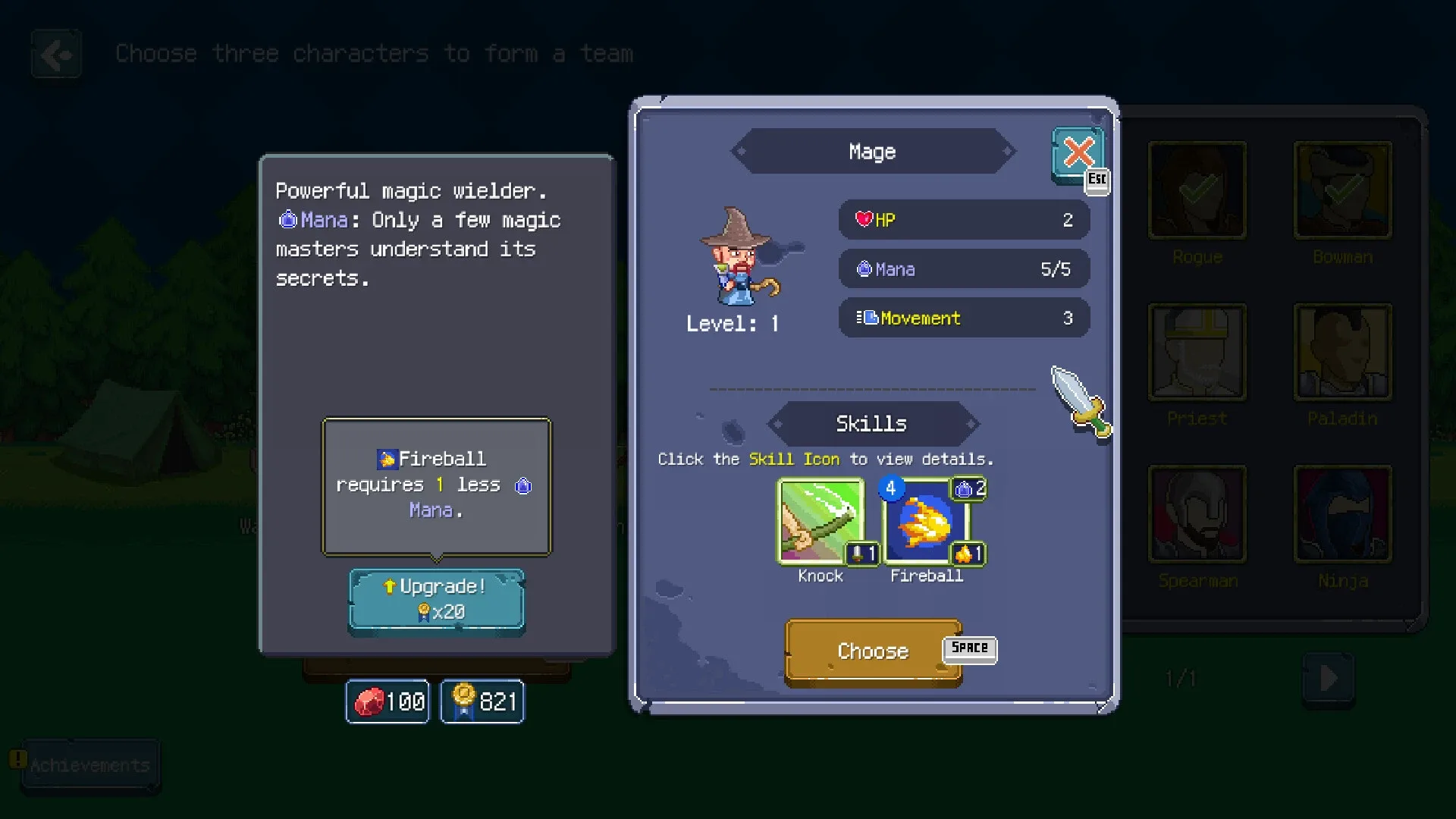1456x819 pixels.
Task: Select the Paladin character portrait
Action: tap(1342, 352)
